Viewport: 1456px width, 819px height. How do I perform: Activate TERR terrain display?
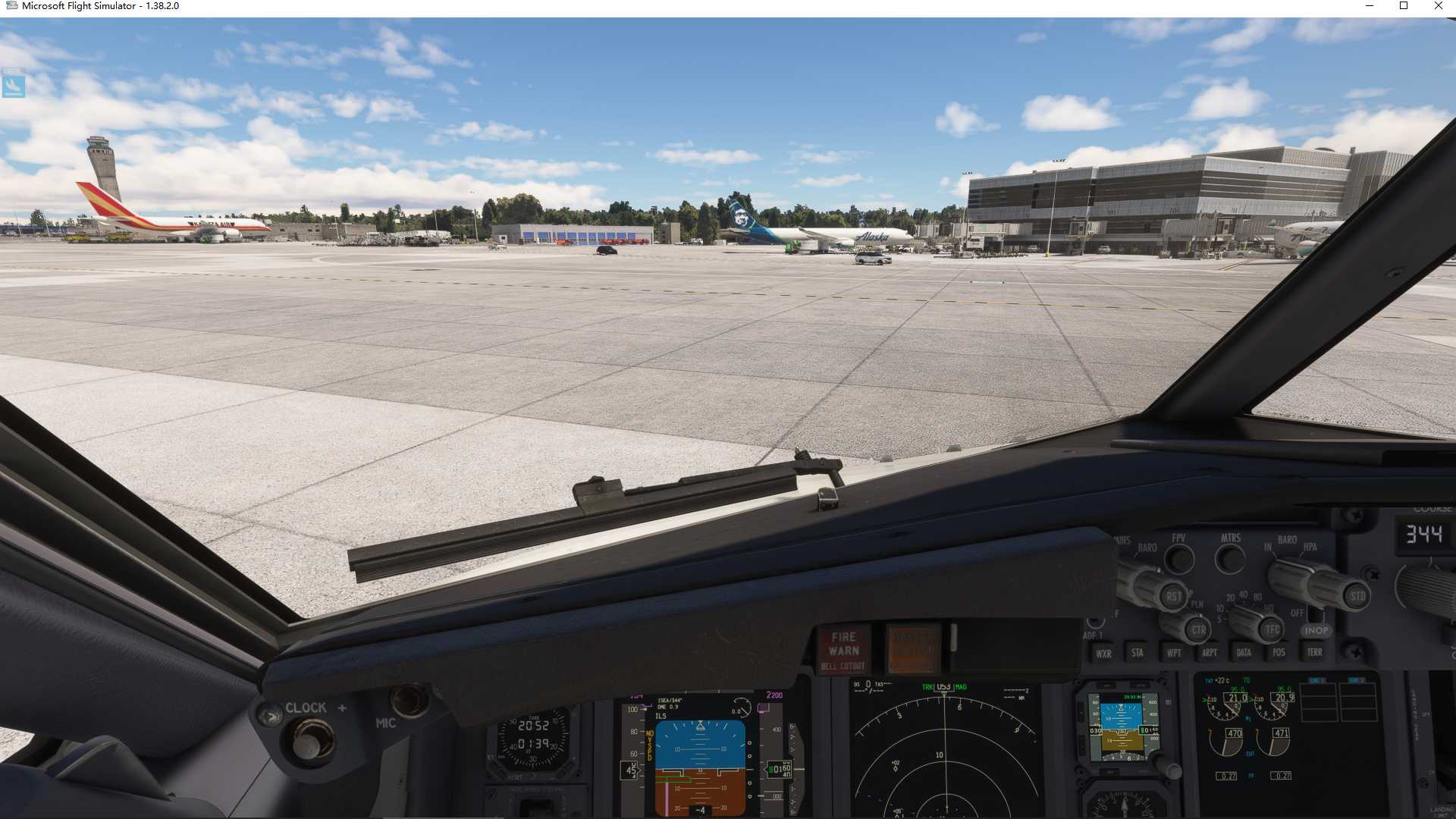[1316, 652]
